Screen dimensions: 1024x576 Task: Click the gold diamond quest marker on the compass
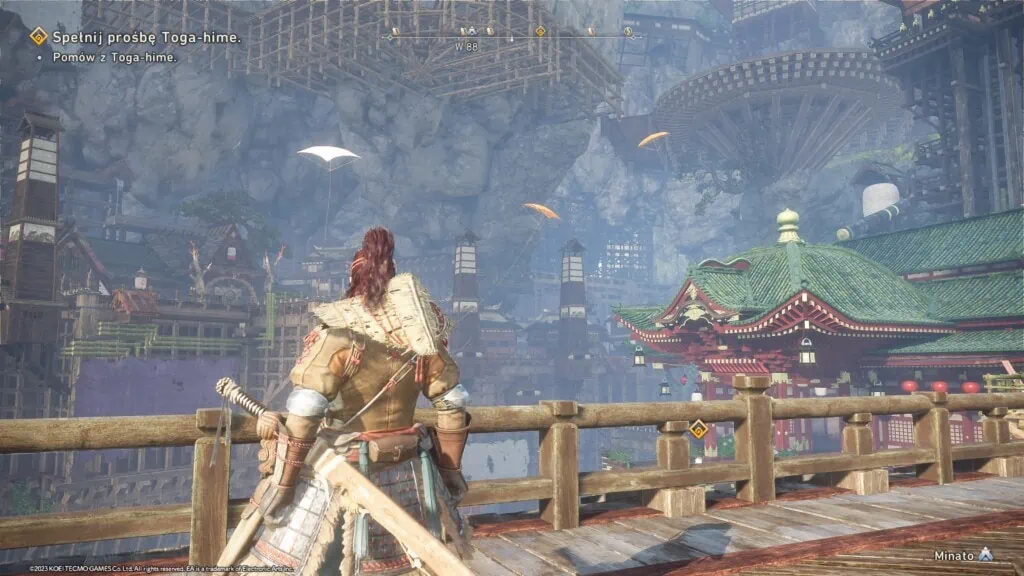540,31
